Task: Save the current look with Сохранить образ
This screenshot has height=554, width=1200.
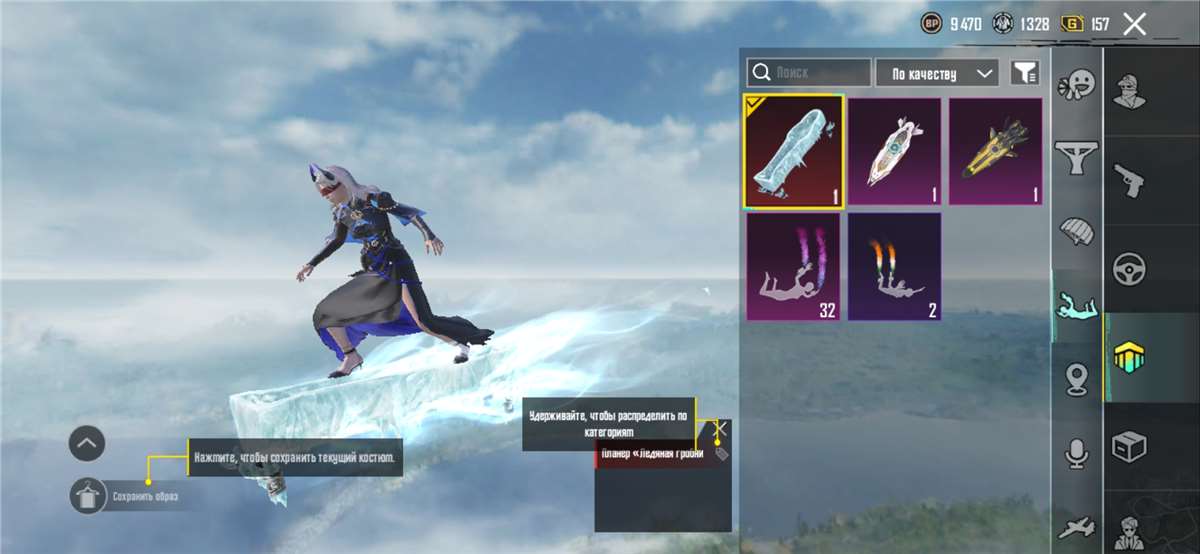Action: click(88, 495)
